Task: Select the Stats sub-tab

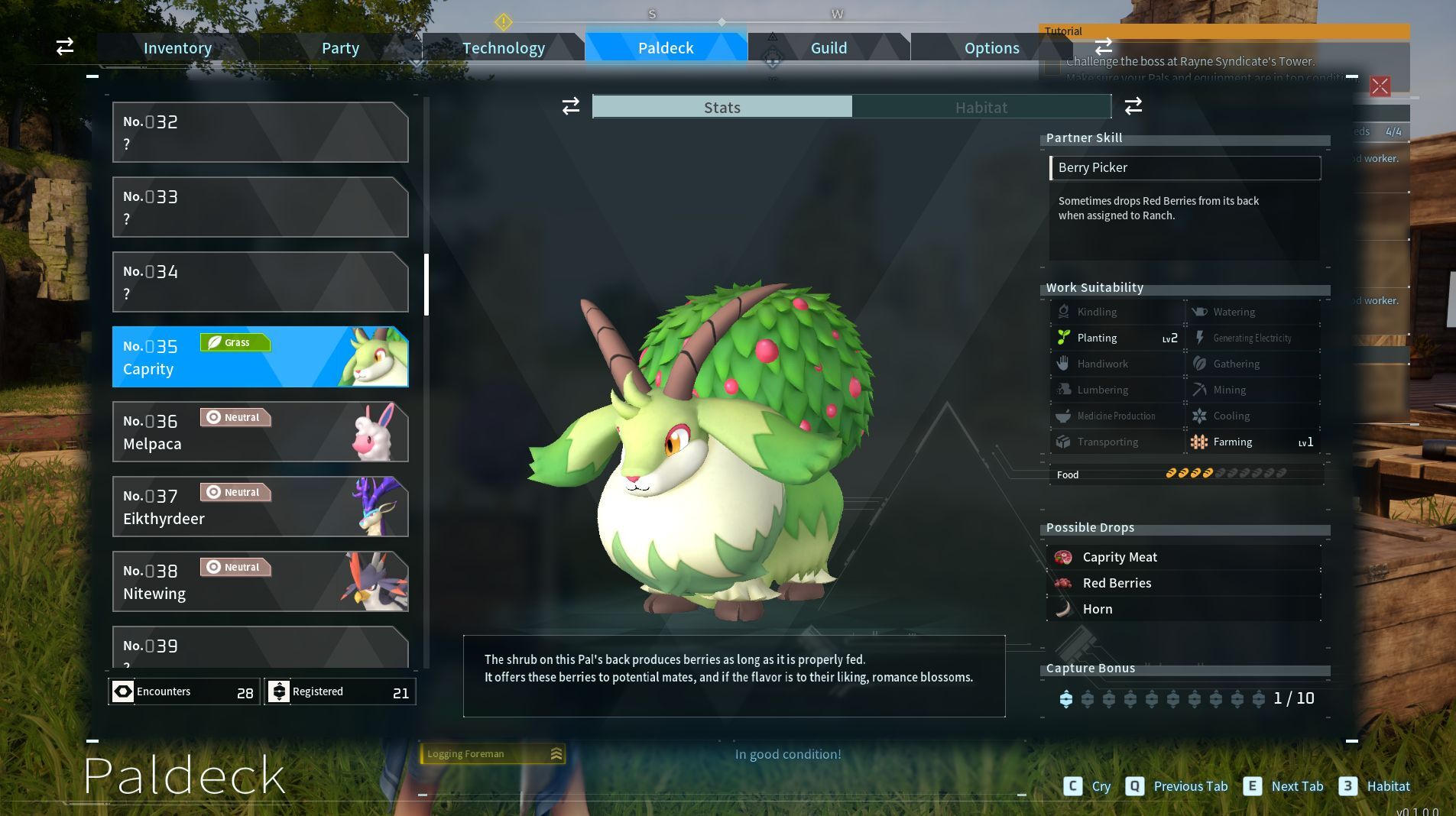Action: point(722,107)
